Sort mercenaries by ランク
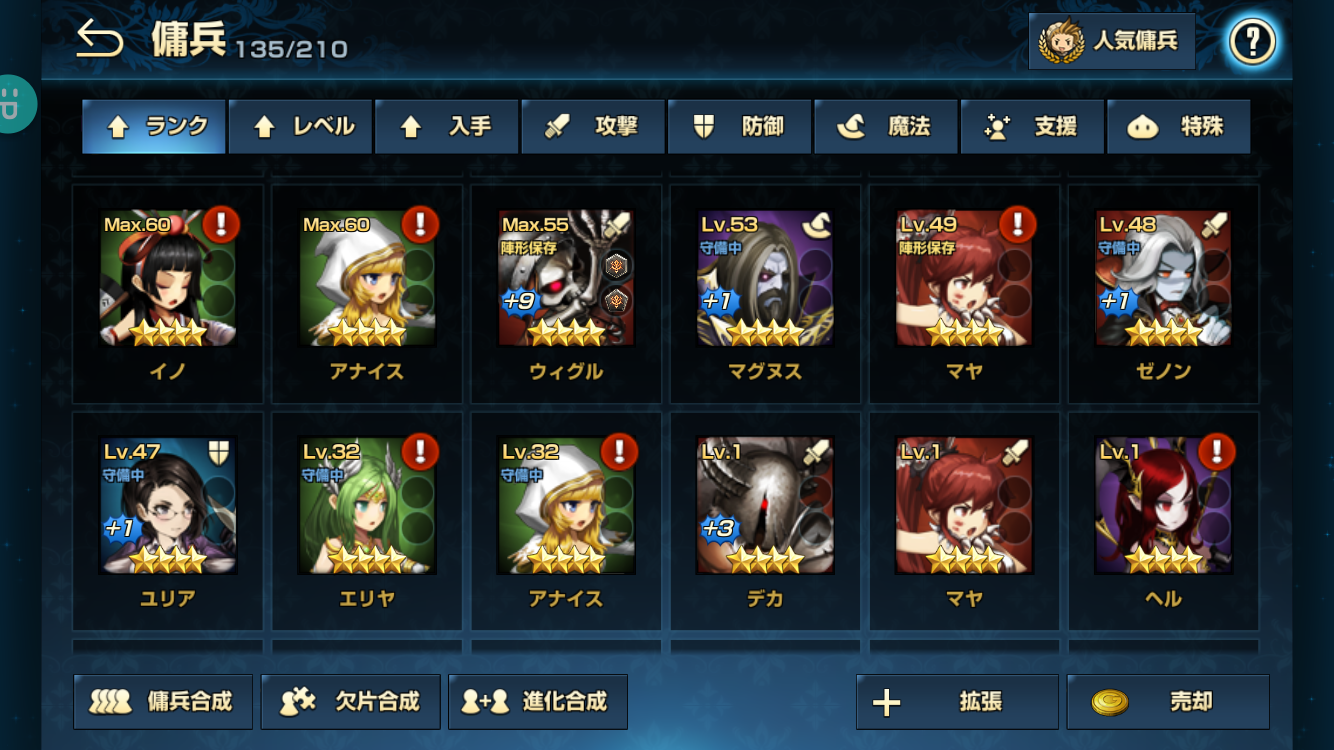The height and width of the screenshot is (750, 1334). [x=154, y=127]
